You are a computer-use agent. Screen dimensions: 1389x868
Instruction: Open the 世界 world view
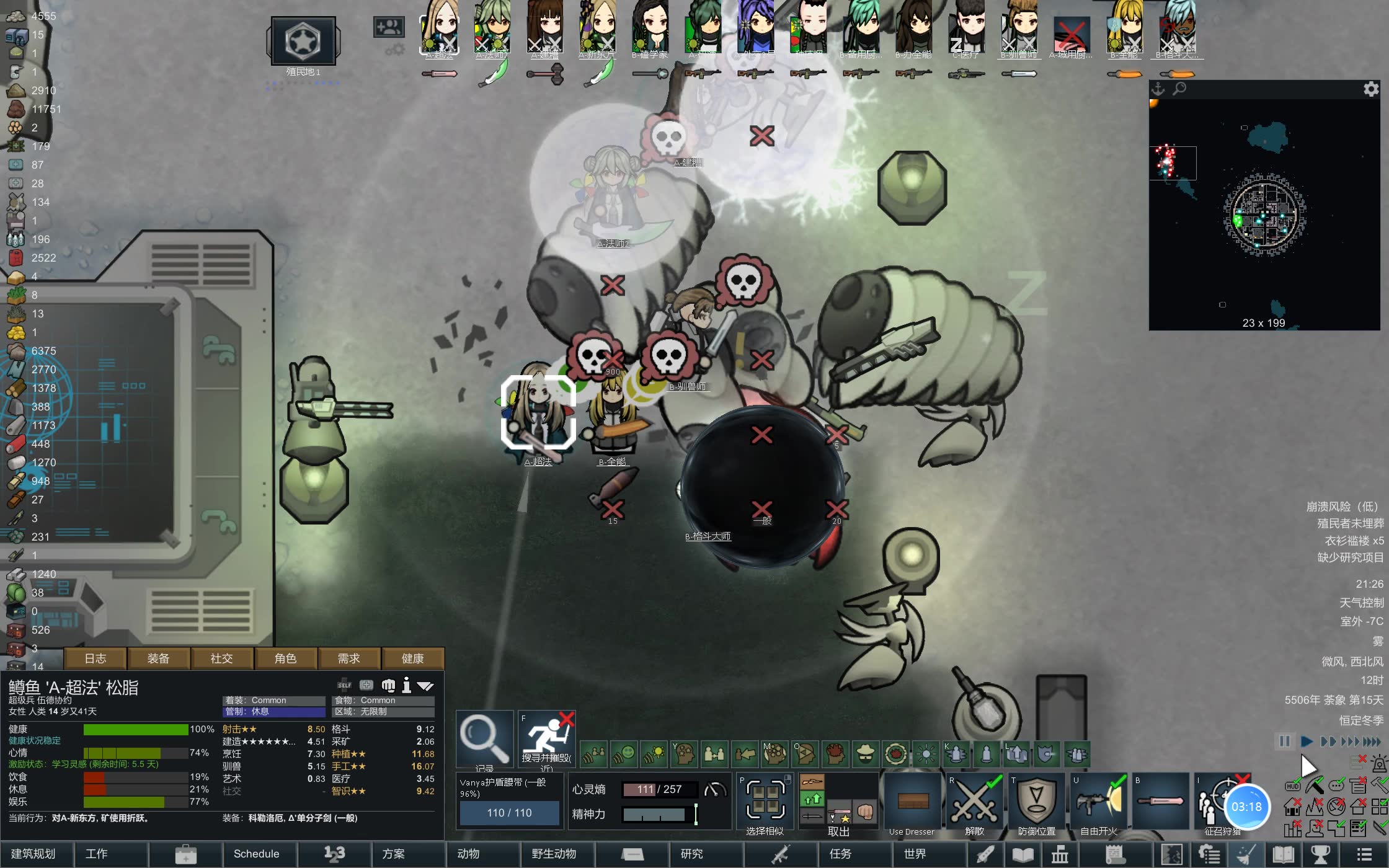[x=915, y=854]
